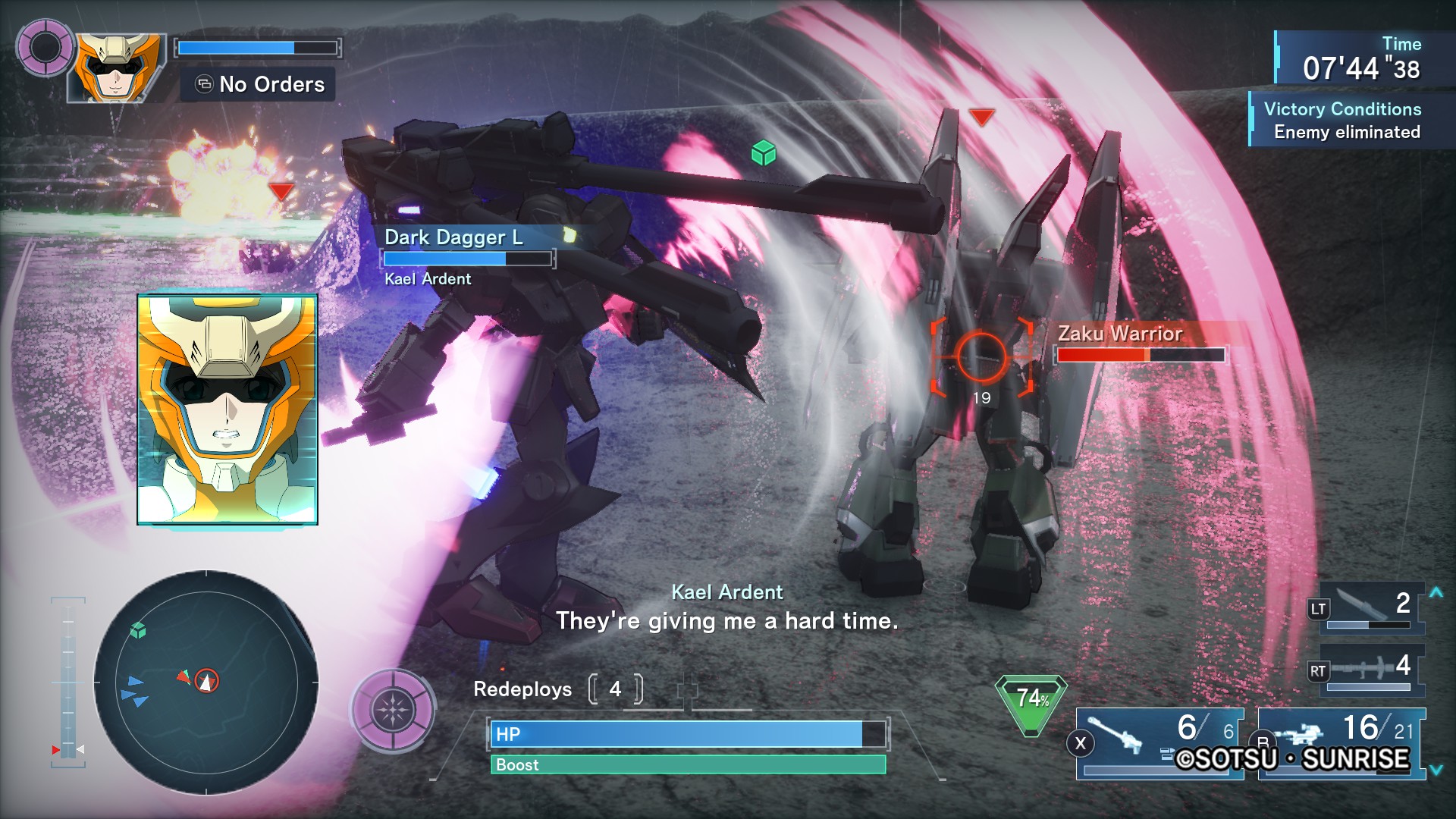
Task: Click the ally pilot portrait in the top corner
Action: 118,67
